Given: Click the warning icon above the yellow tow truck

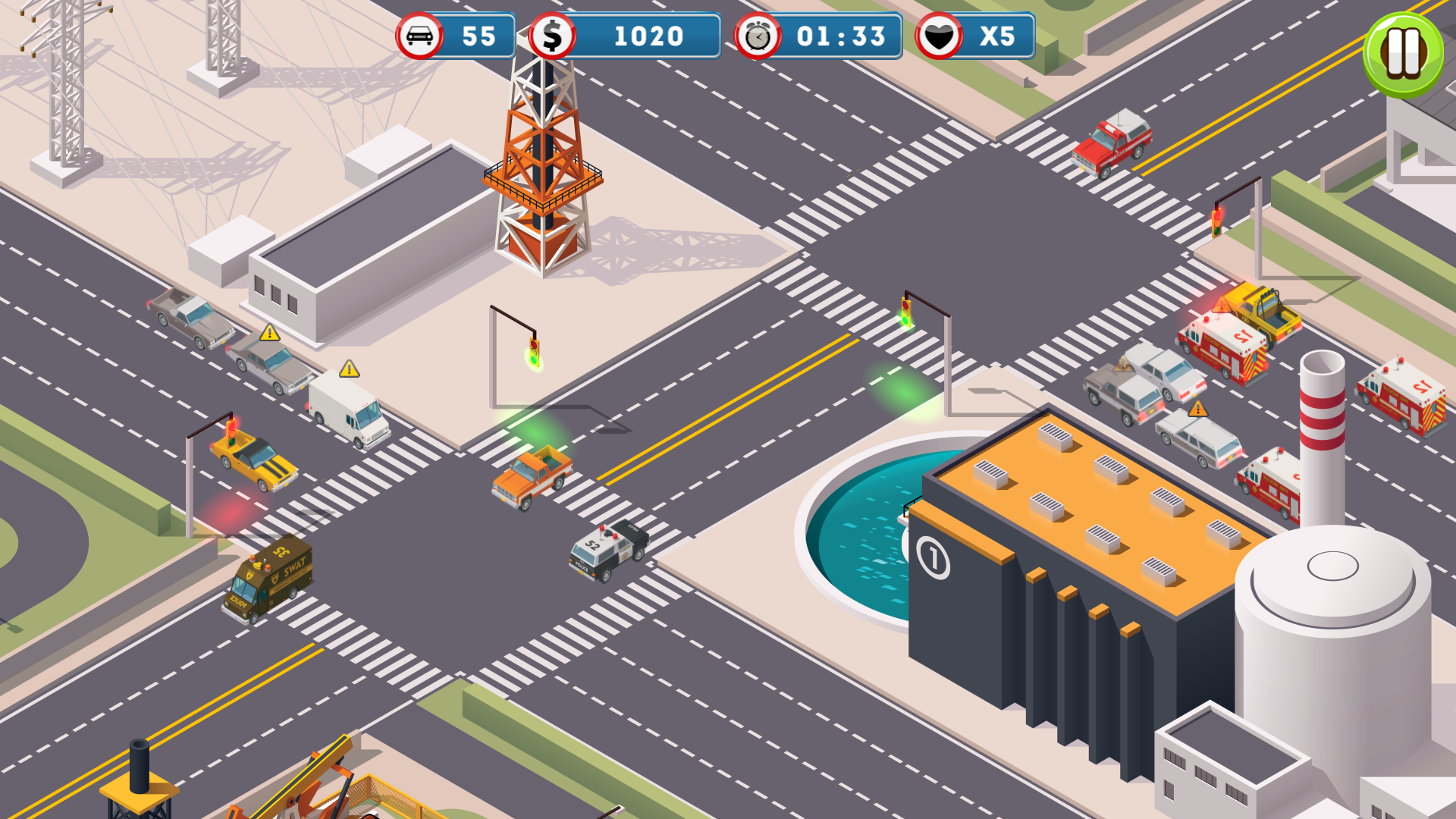Looking at the screenshot, I should [x=1222, y=304].
